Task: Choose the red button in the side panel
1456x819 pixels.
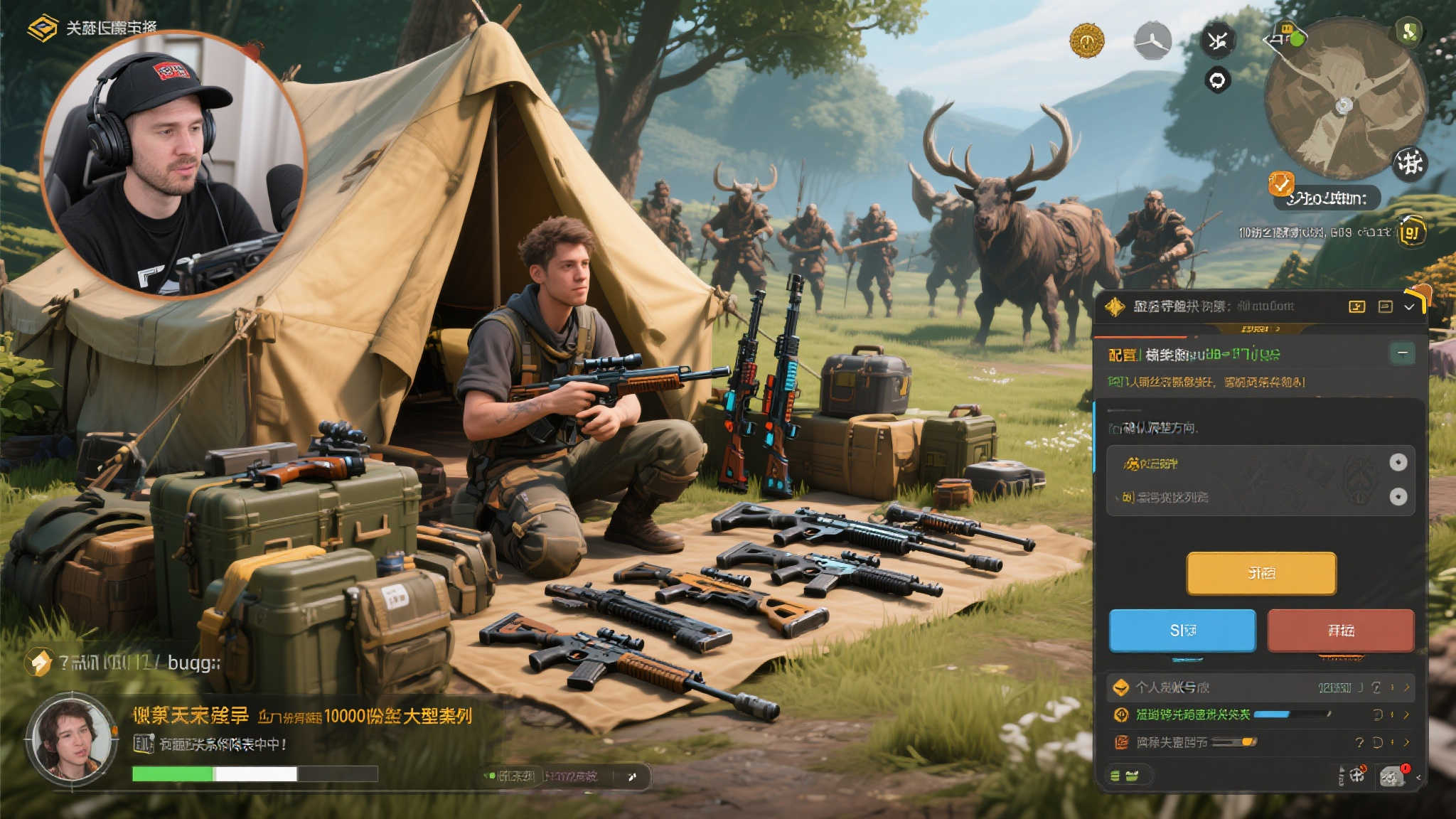Action: pyautogui.click(x=1340, y=631)
